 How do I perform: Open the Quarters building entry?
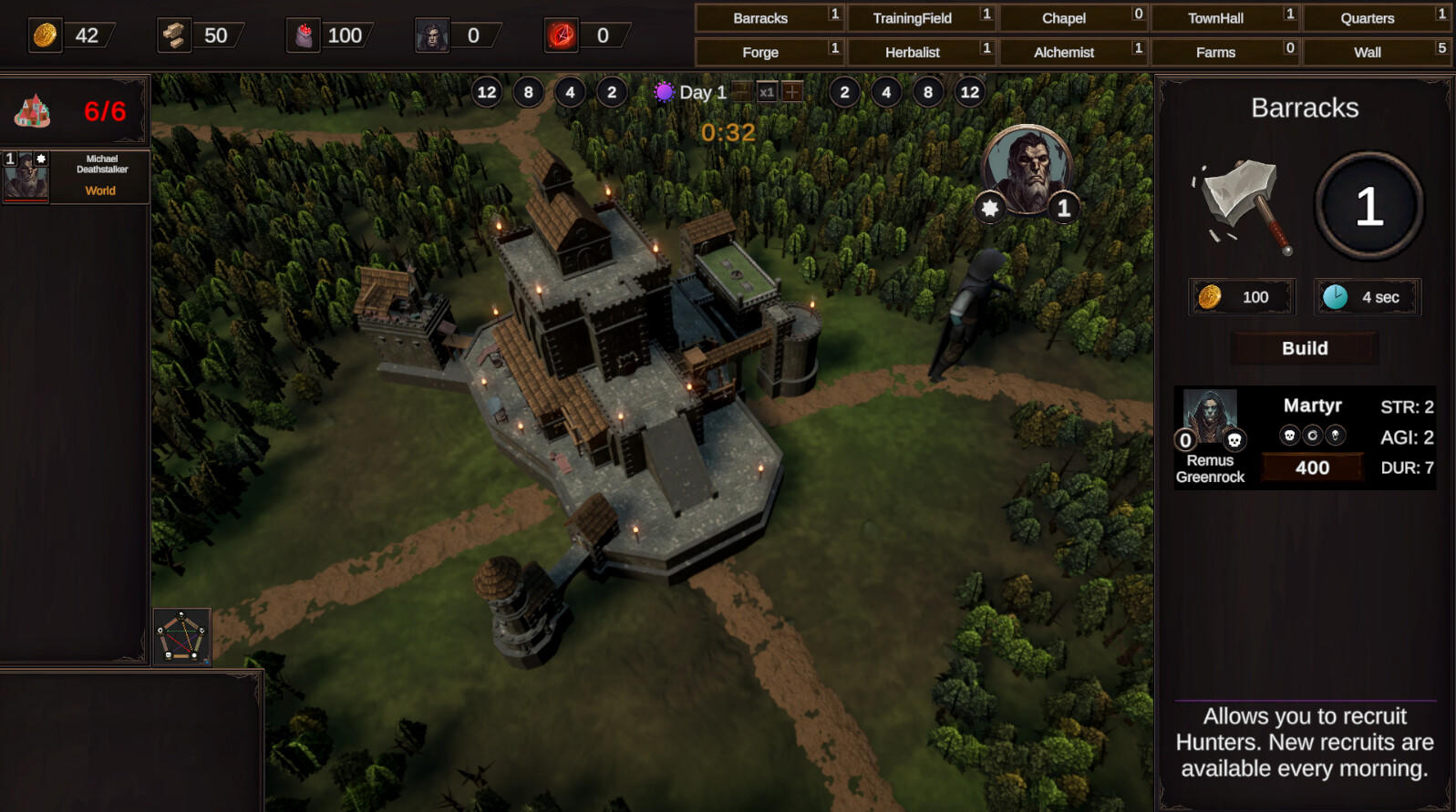[1367, 18]
